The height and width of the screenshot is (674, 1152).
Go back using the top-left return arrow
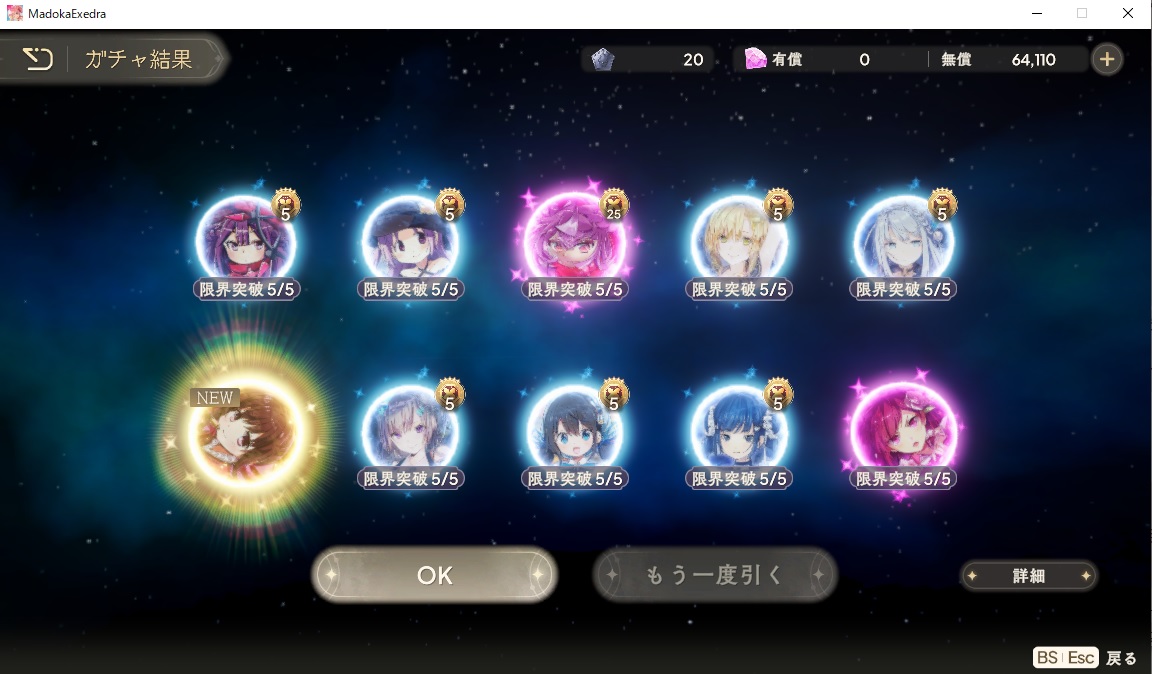pyautogui.click(x=37, y=60)
